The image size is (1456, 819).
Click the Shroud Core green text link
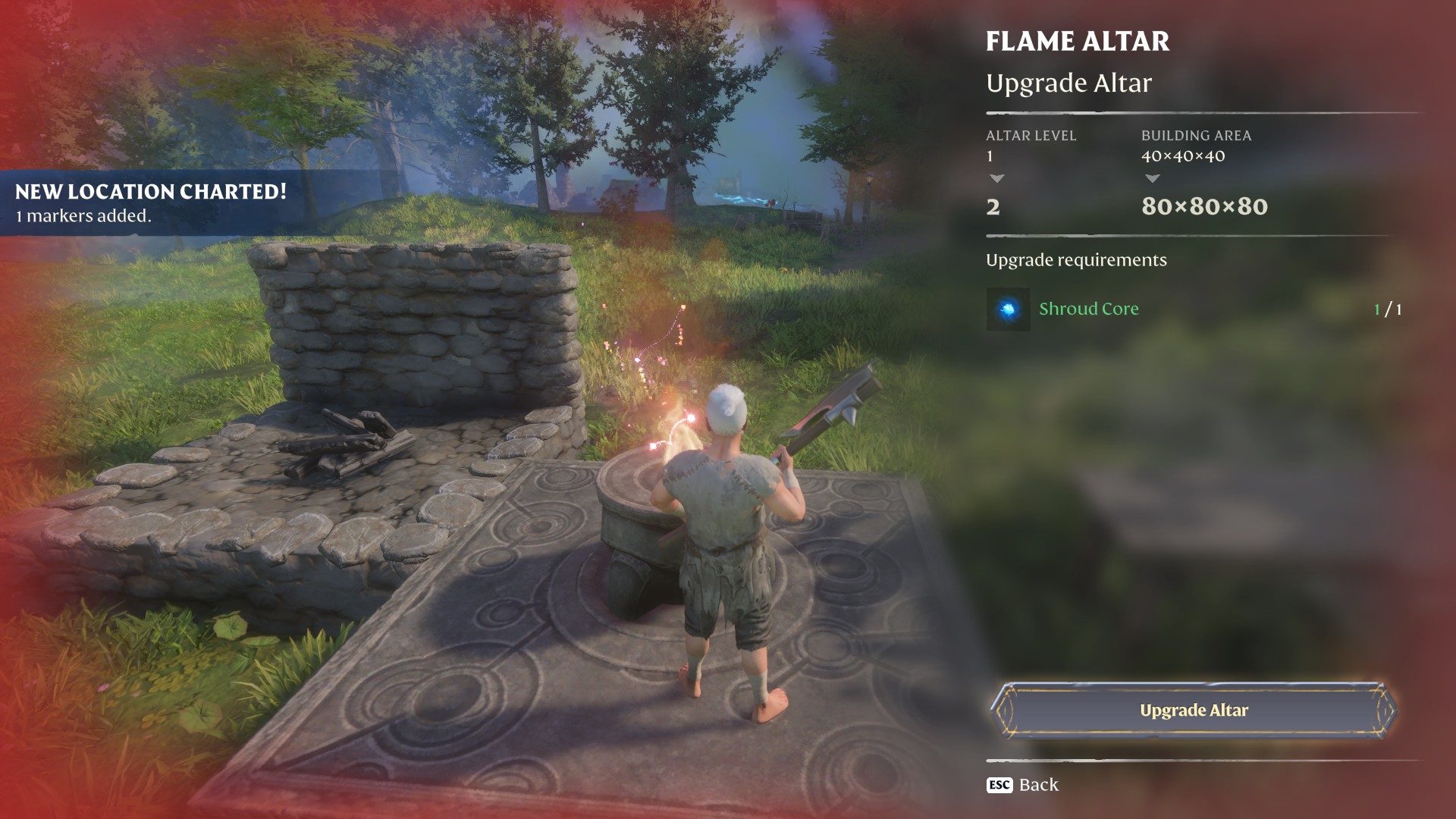click(x=1089, y=309)
